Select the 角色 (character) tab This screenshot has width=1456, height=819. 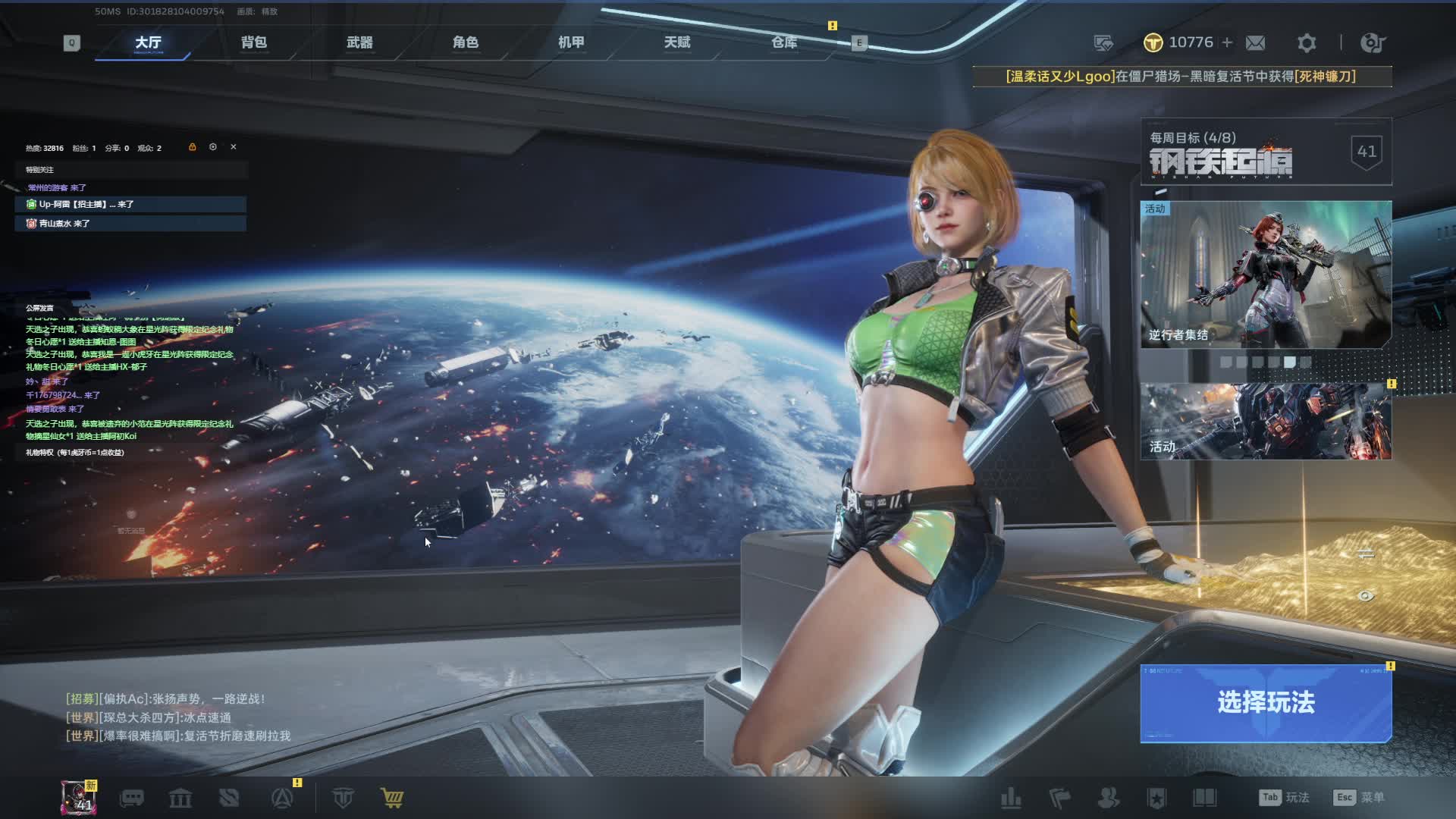click(x=466, y=42)
